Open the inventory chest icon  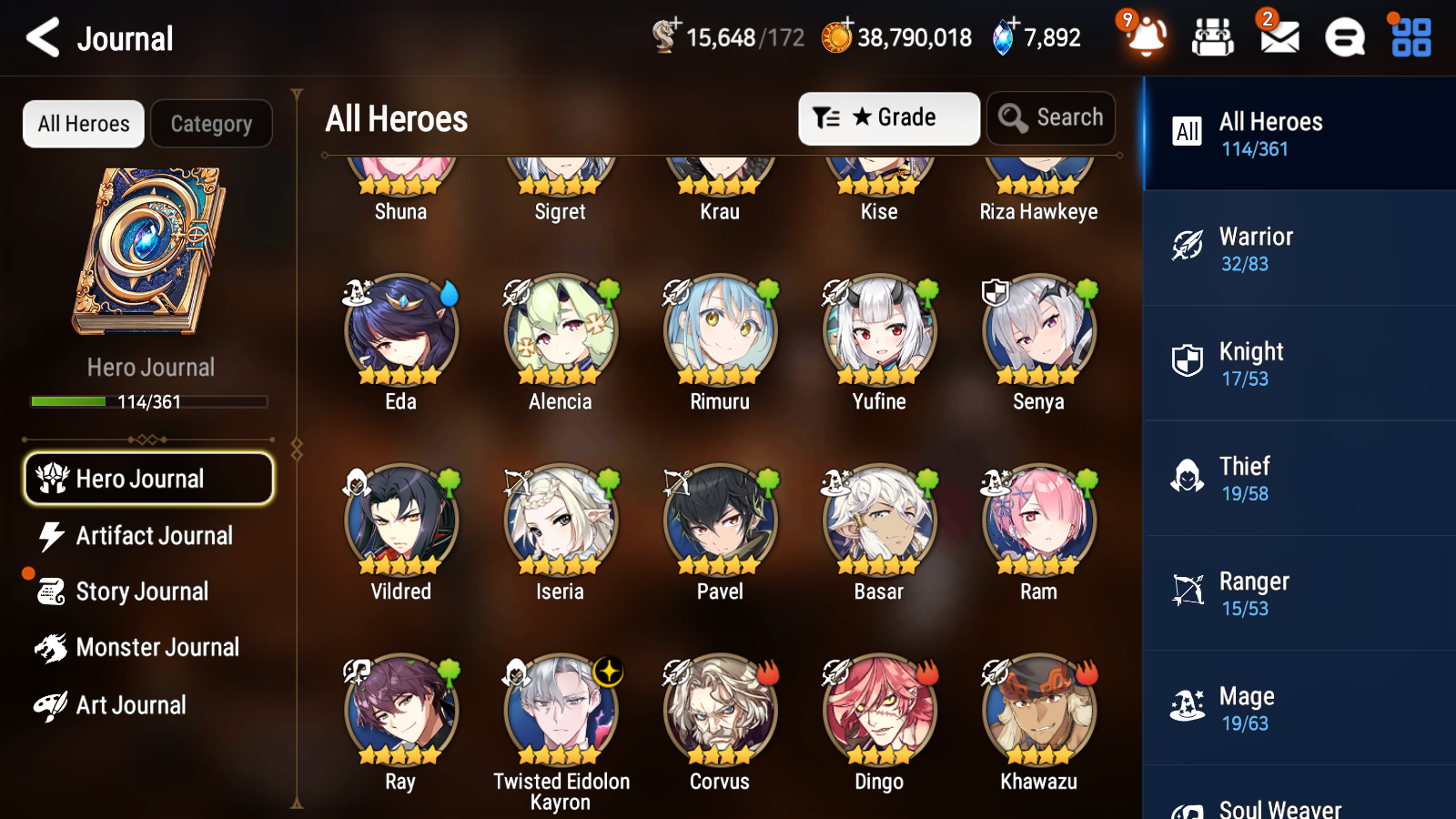pyautogui.click(x=1213, y=38)
